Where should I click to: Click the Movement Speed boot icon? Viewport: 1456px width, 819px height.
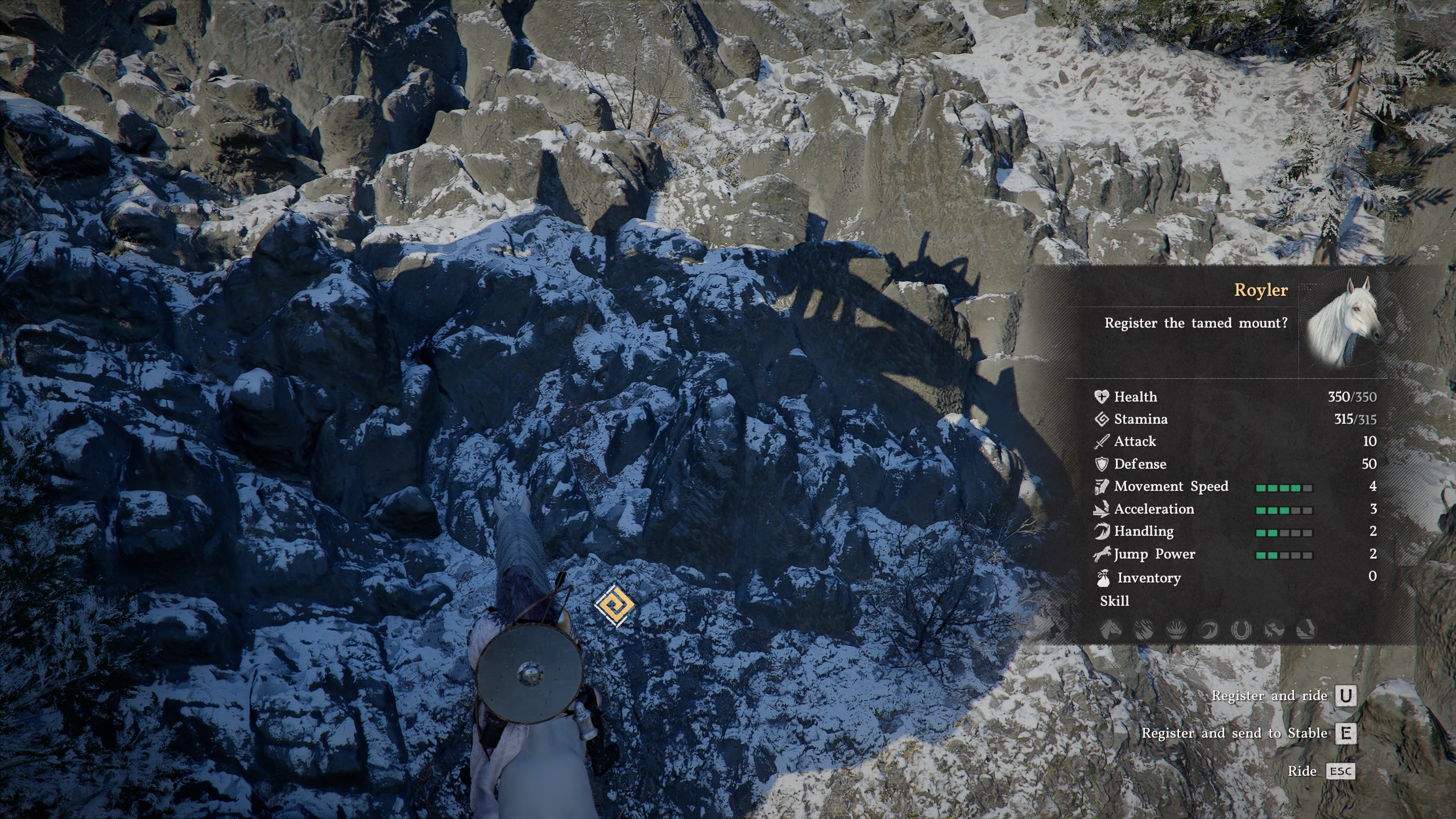(1102, 486)
